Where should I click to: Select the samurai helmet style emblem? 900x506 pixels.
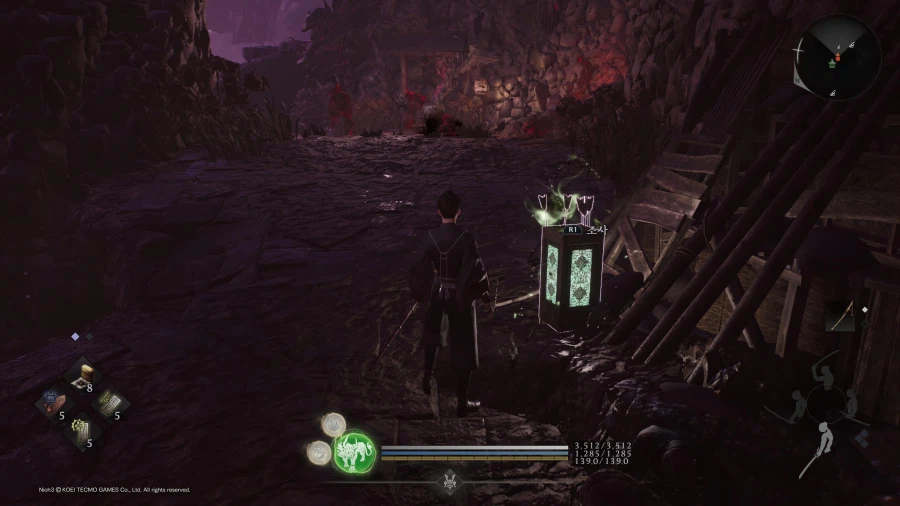coord(450,481)
